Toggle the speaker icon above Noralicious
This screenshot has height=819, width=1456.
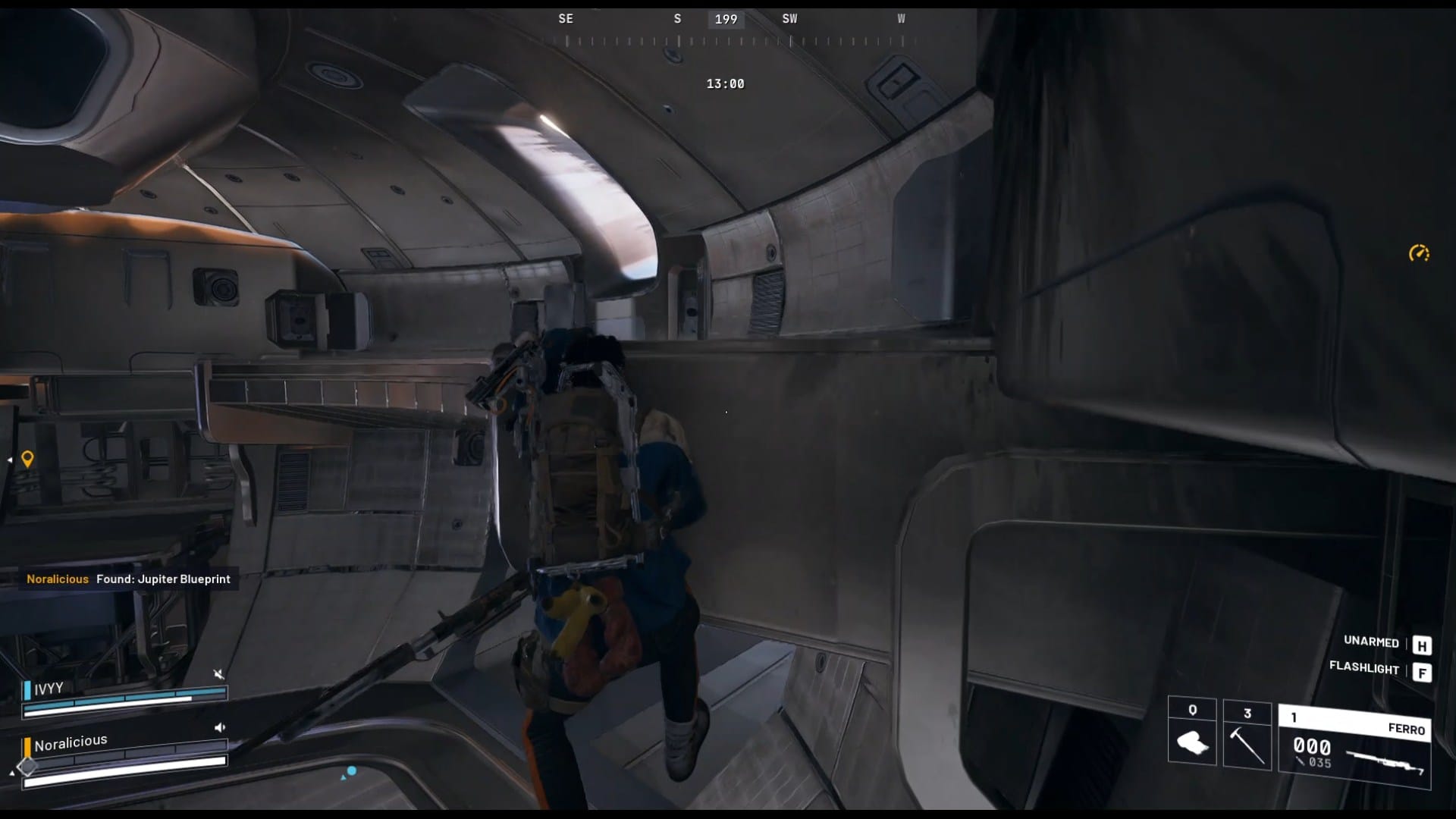tap(219, 727)
